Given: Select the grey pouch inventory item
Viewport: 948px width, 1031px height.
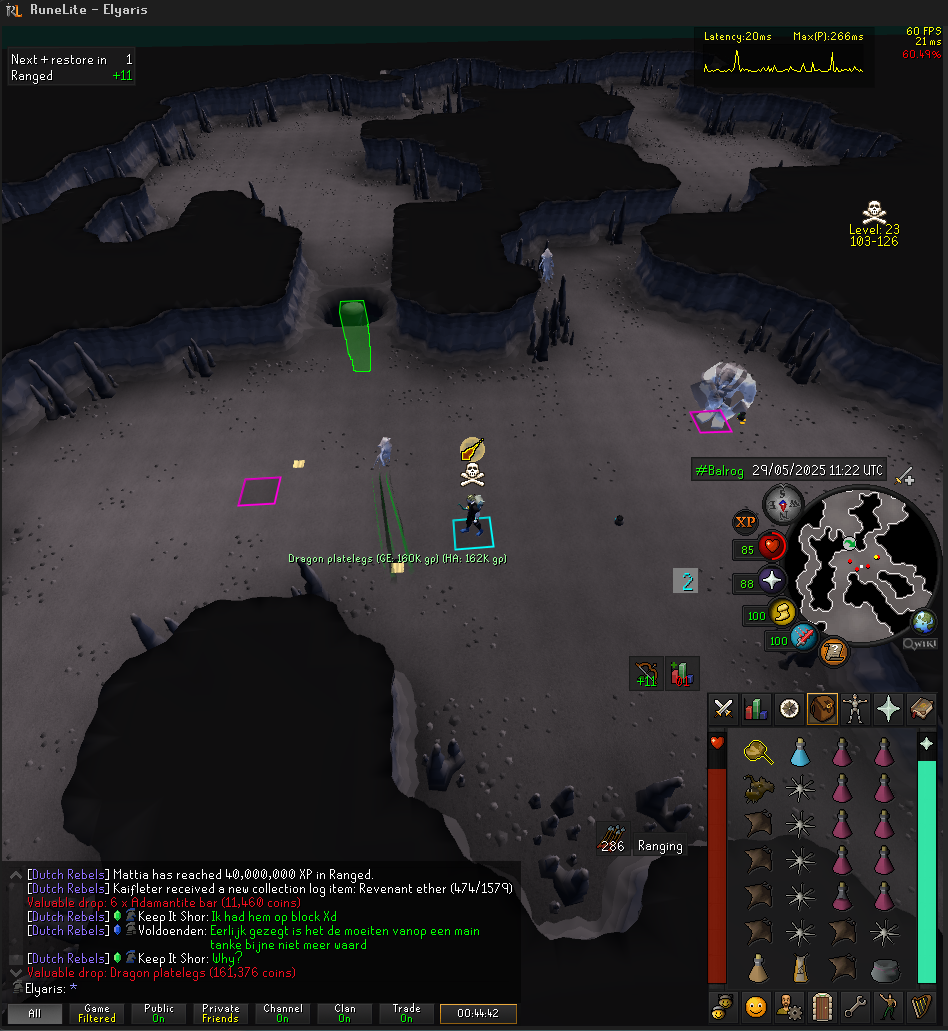Looking at the screenshot, I should [x=883, y=968].
